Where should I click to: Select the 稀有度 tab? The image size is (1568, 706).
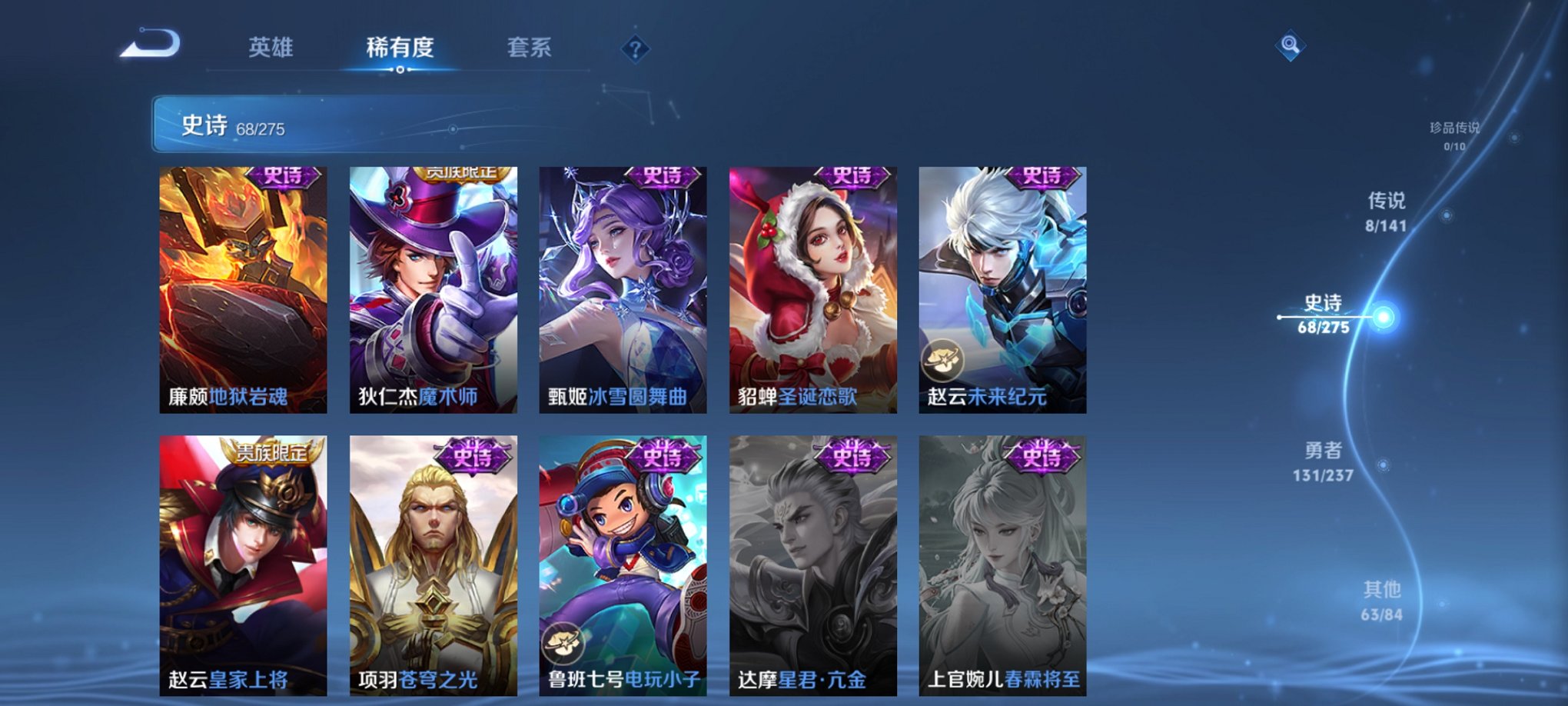coord(399,48)
